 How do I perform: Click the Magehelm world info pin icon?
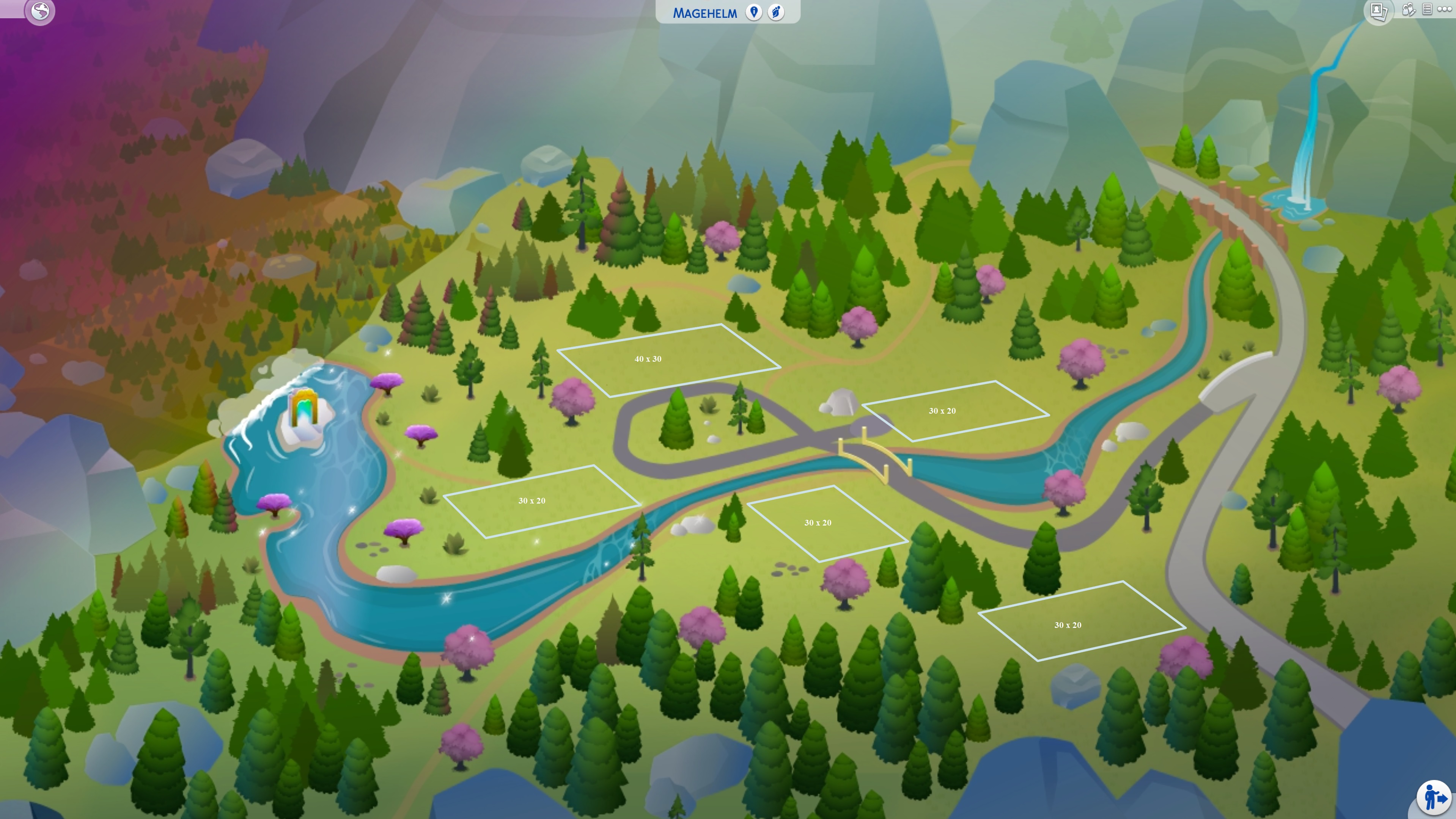(754, 13)
